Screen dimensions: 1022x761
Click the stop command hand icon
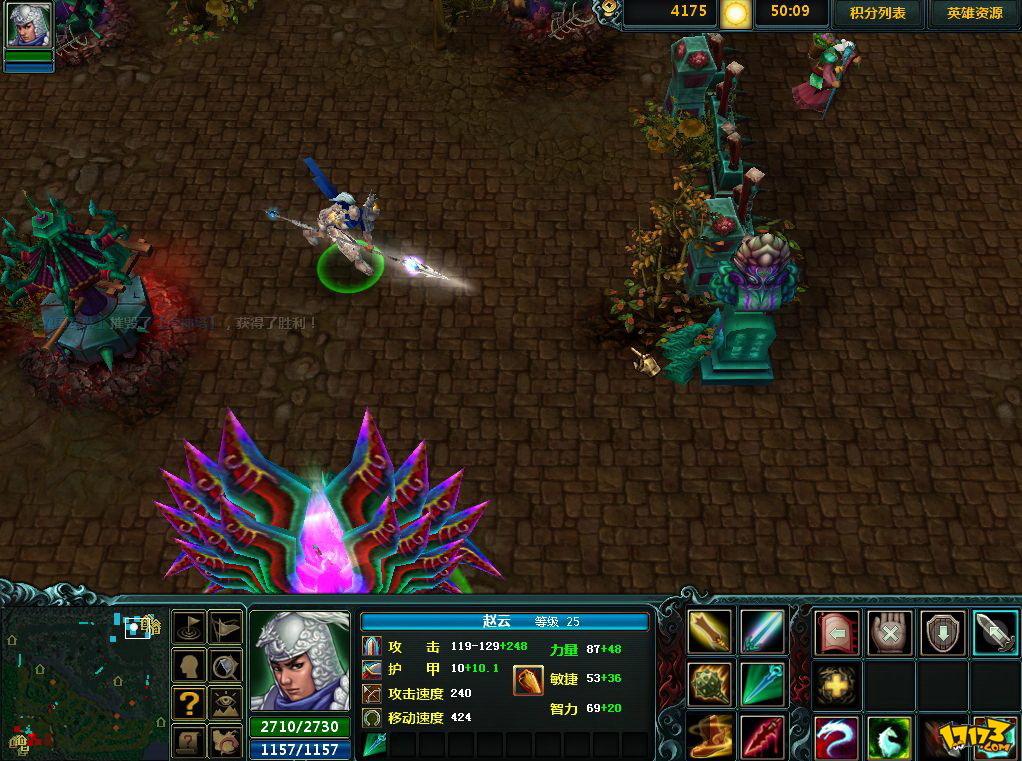pos(889,632)
